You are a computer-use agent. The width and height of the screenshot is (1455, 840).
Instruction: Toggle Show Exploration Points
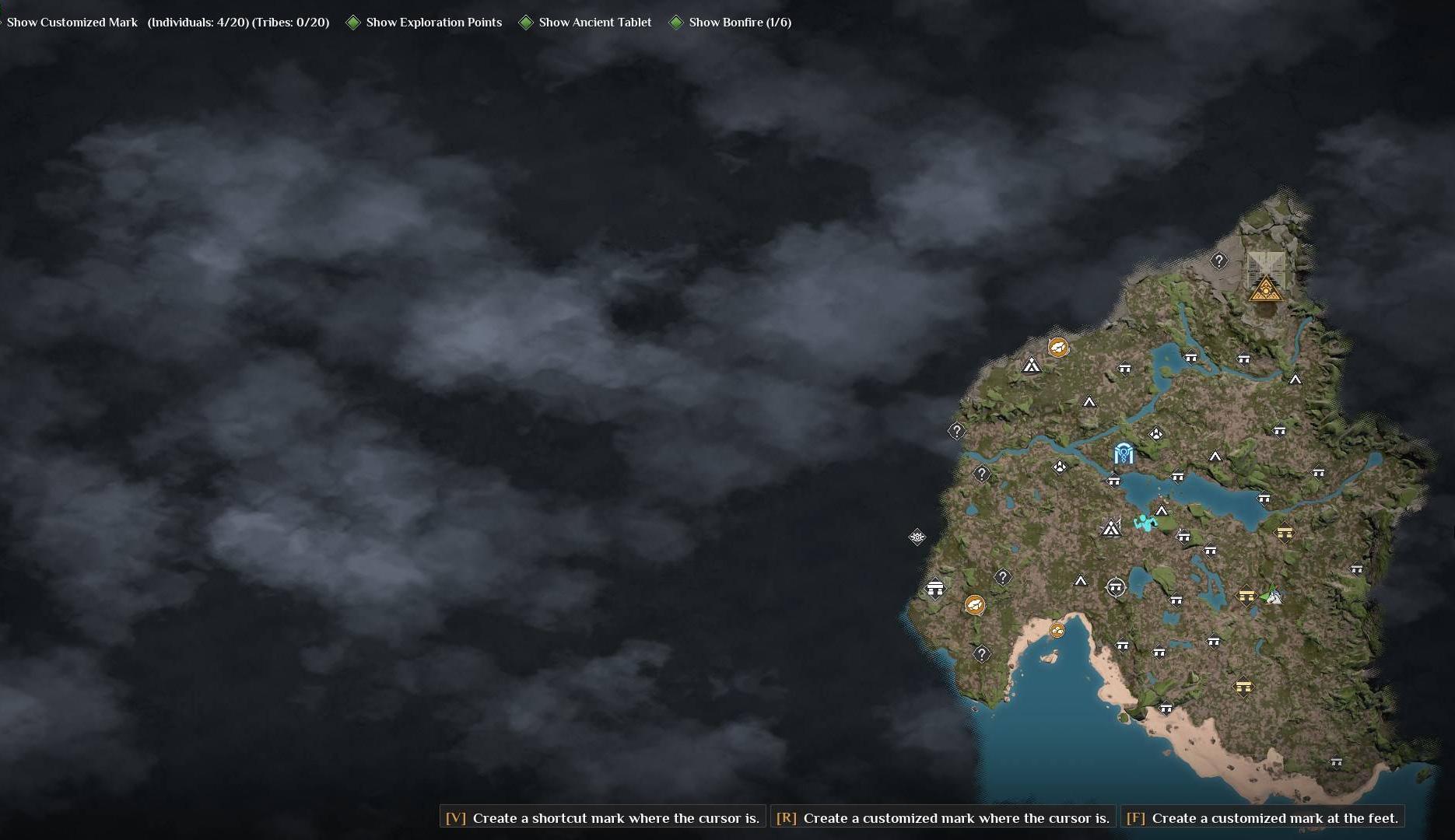point(424,22)
